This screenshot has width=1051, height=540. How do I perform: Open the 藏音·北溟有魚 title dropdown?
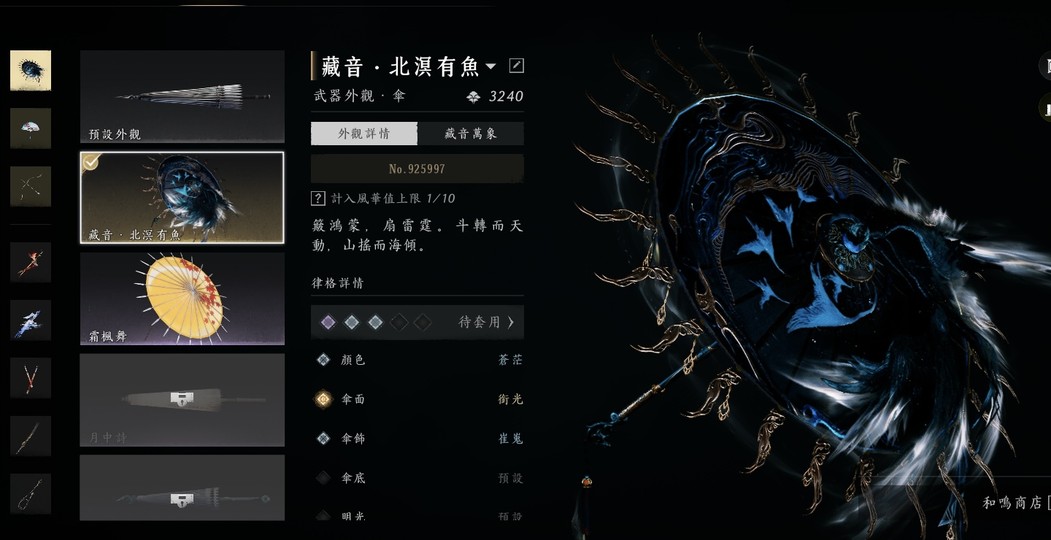point(490,67)
